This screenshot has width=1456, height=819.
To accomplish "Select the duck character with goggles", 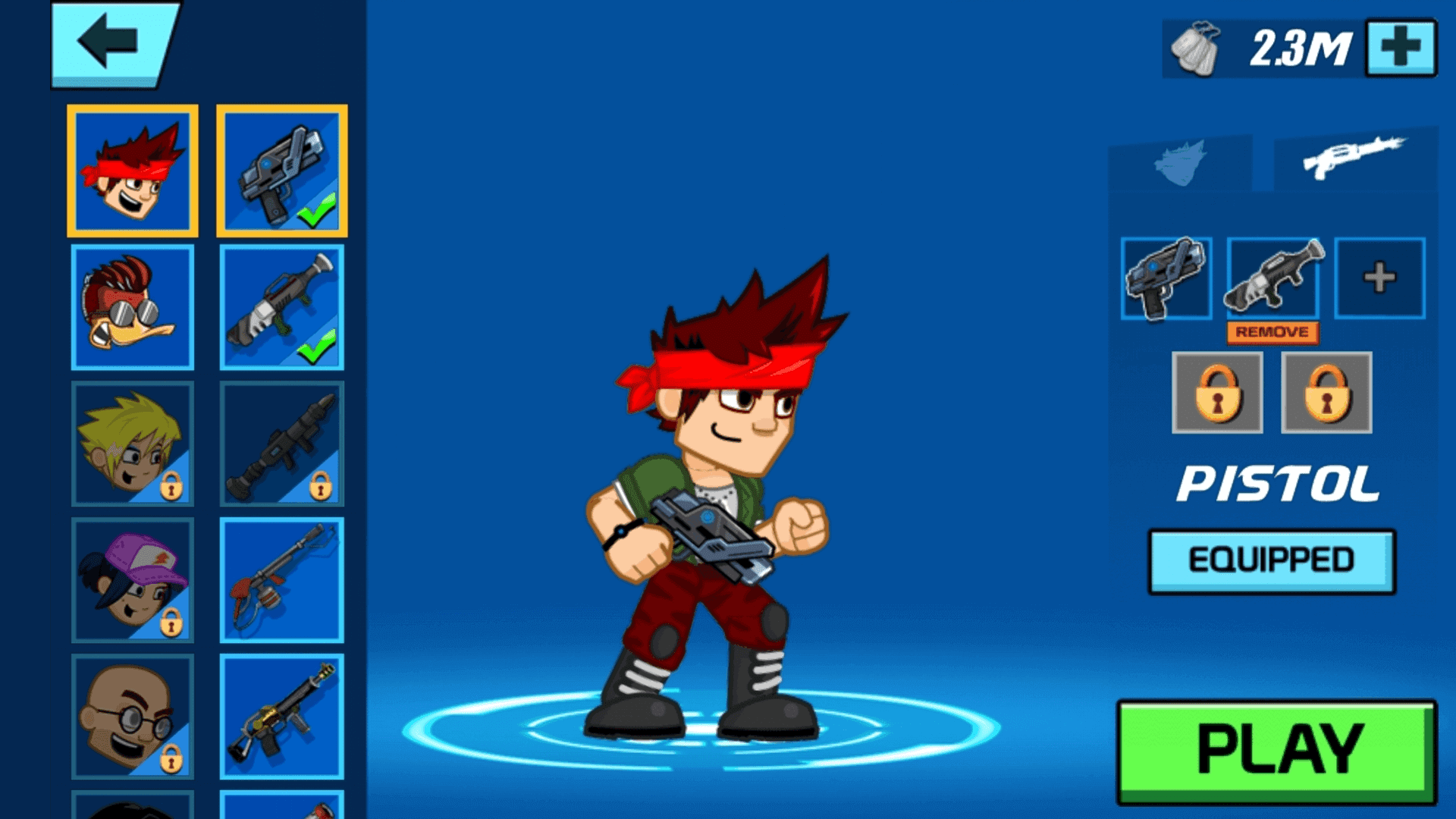I will click(132, 307).
